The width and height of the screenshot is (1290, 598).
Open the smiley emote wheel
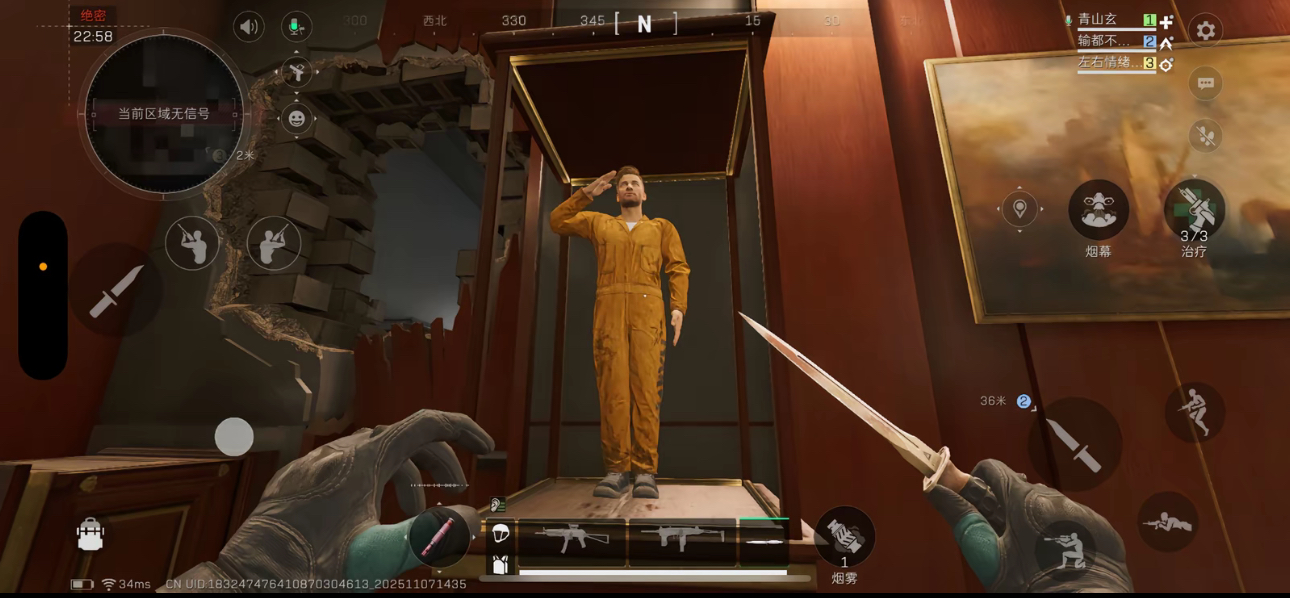(x=296, y=119)
